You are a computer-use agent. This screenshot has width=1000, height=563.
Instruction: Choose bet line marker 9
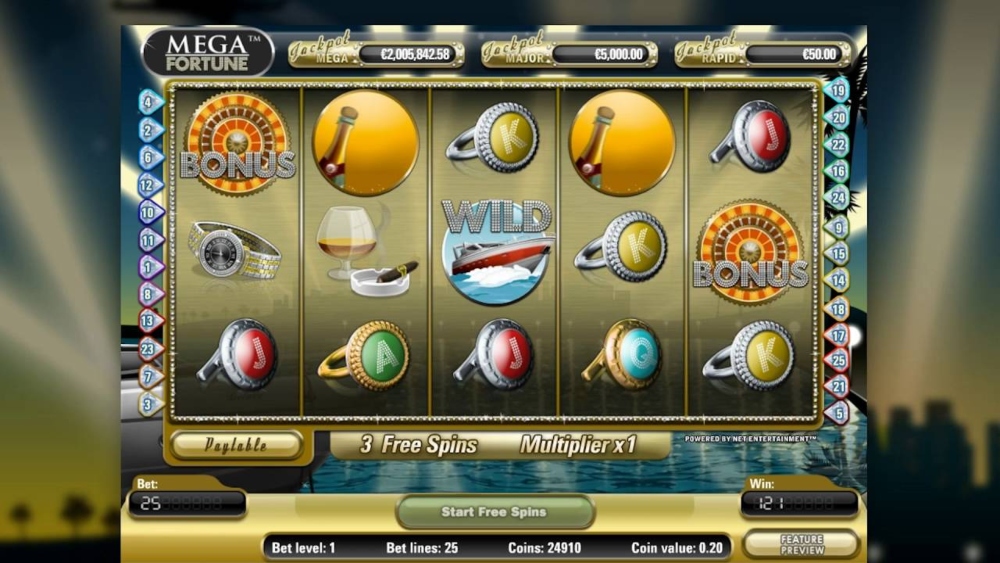tap(838, 228)
